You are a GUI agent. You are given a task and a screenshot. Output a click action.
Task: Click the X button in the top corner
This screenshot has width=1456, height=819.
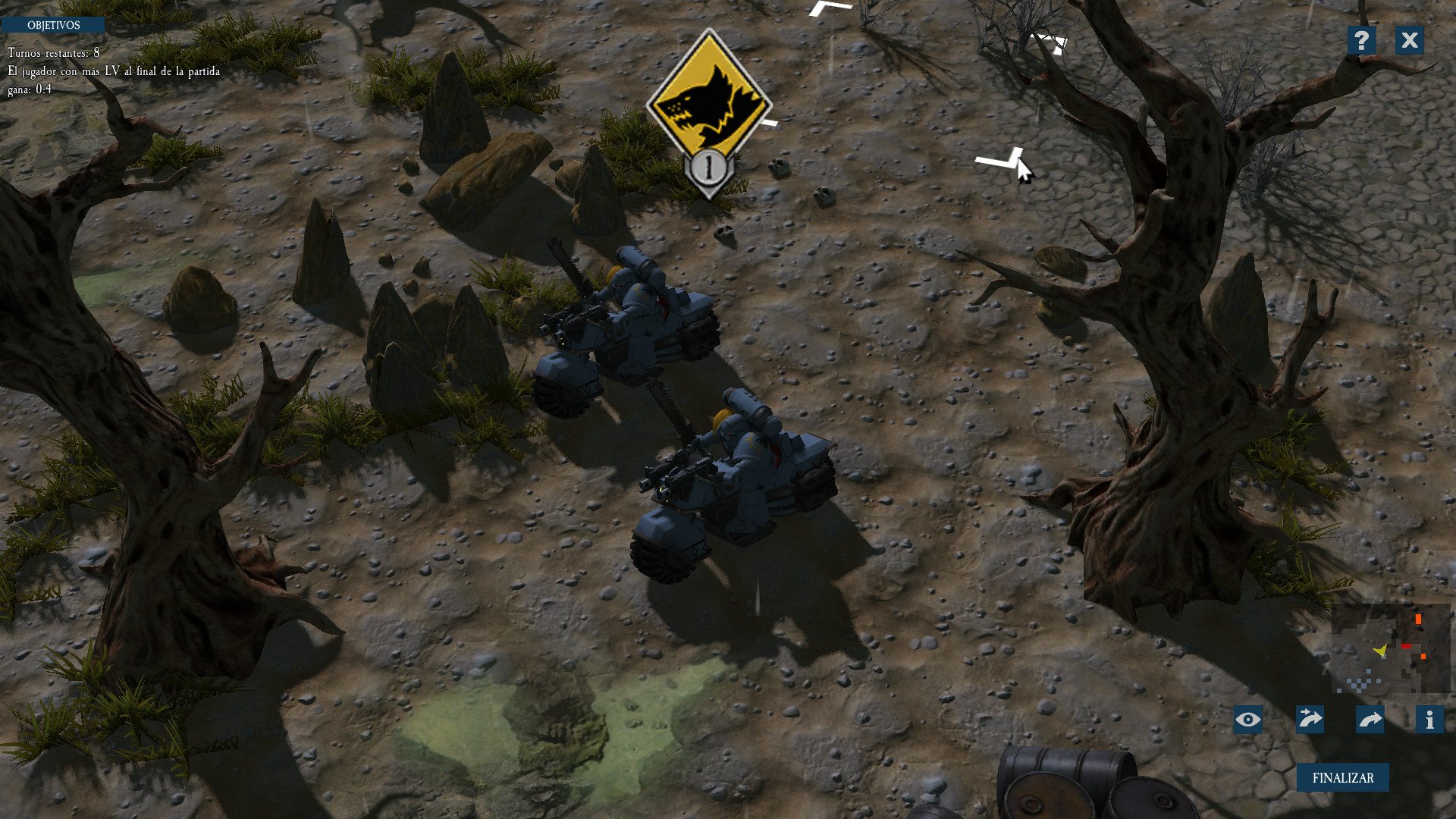1410,40
